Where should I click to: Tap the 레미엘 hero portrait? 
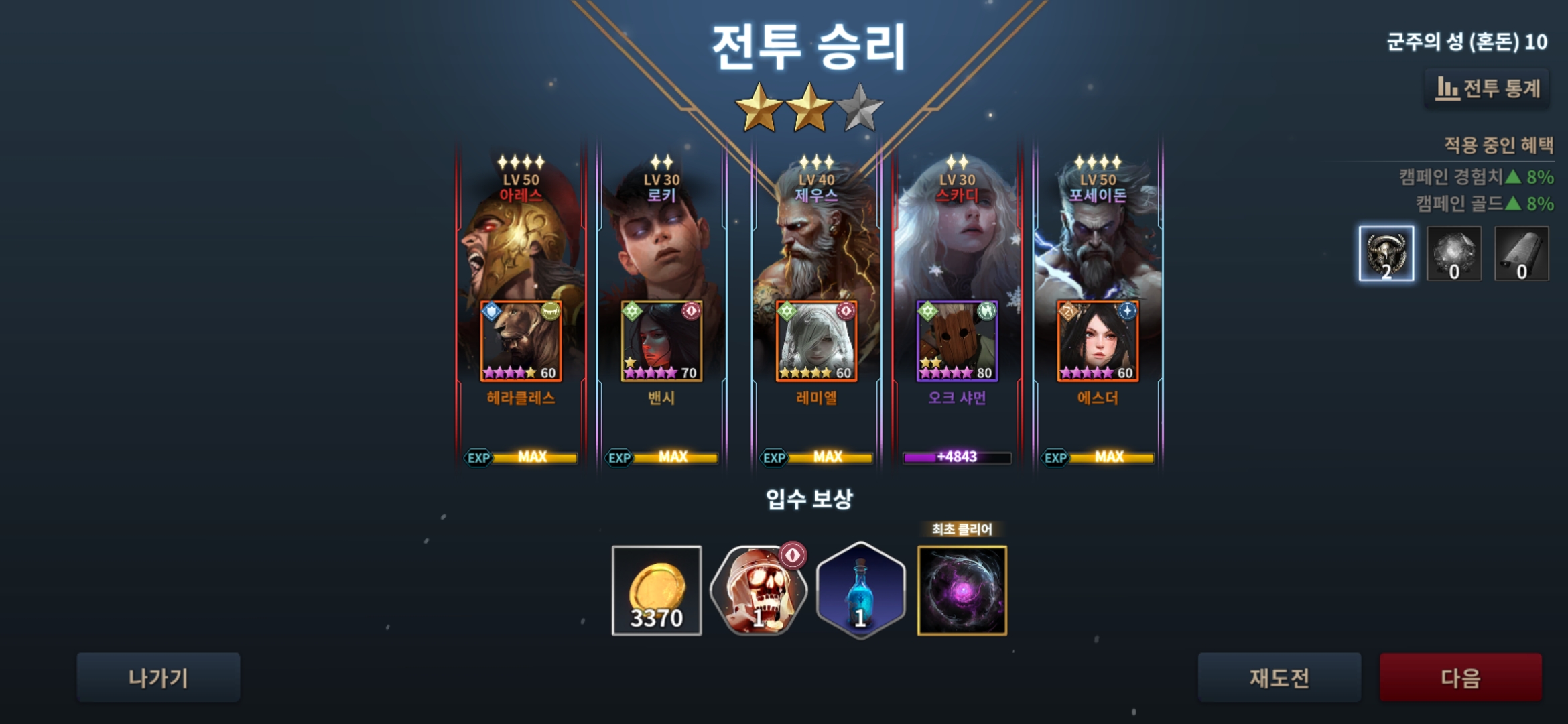coord(816,342)
